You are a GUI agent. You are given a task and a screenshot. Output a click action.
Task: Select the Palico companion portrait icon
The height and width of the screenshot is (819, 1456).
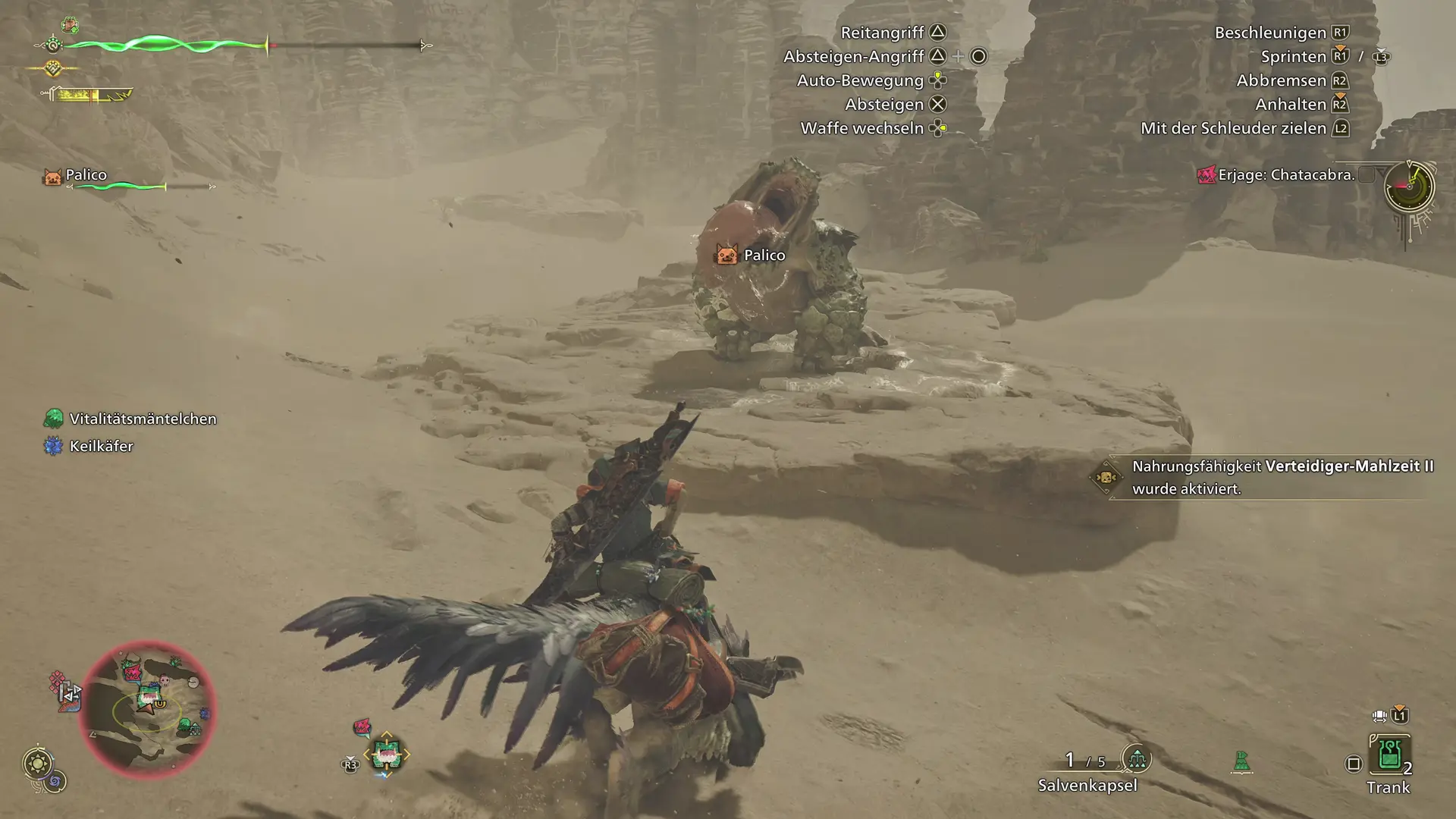(52, 177)
